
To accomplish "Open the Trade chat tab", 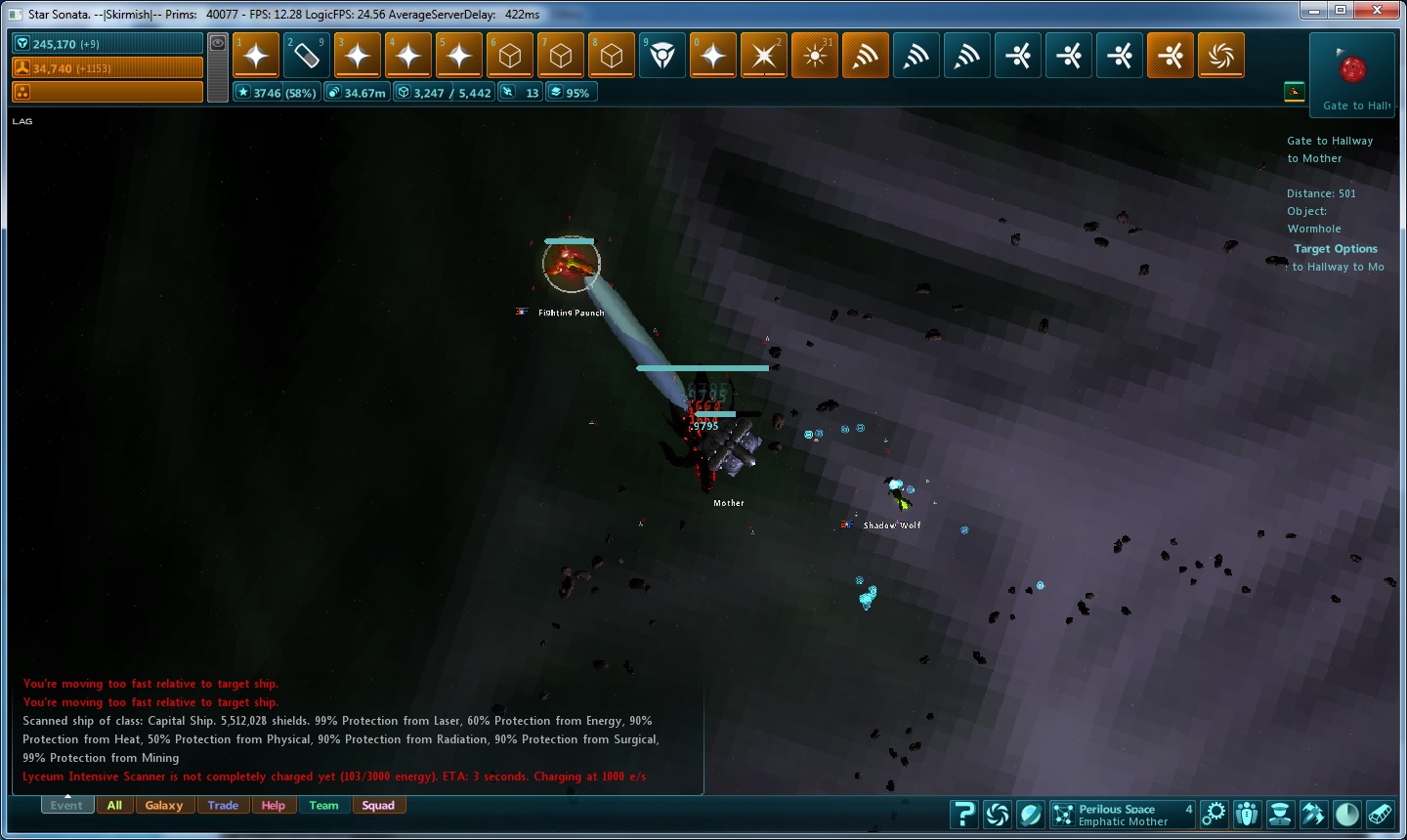I will (x=223, y=806).
